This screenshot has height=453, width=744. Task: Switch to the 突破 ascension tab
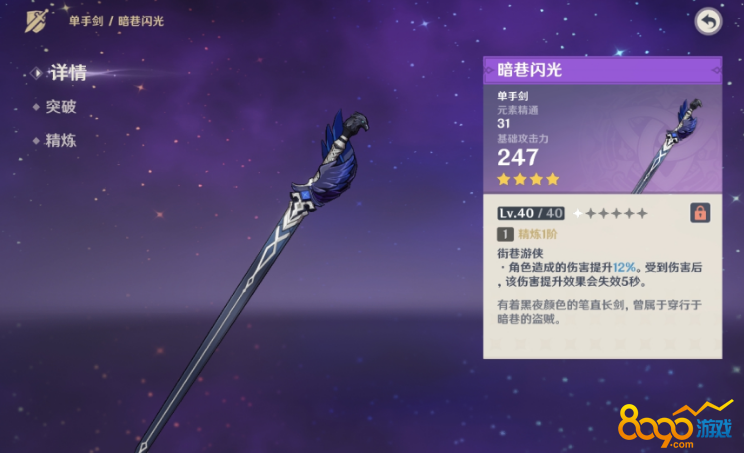pos(60,107)
